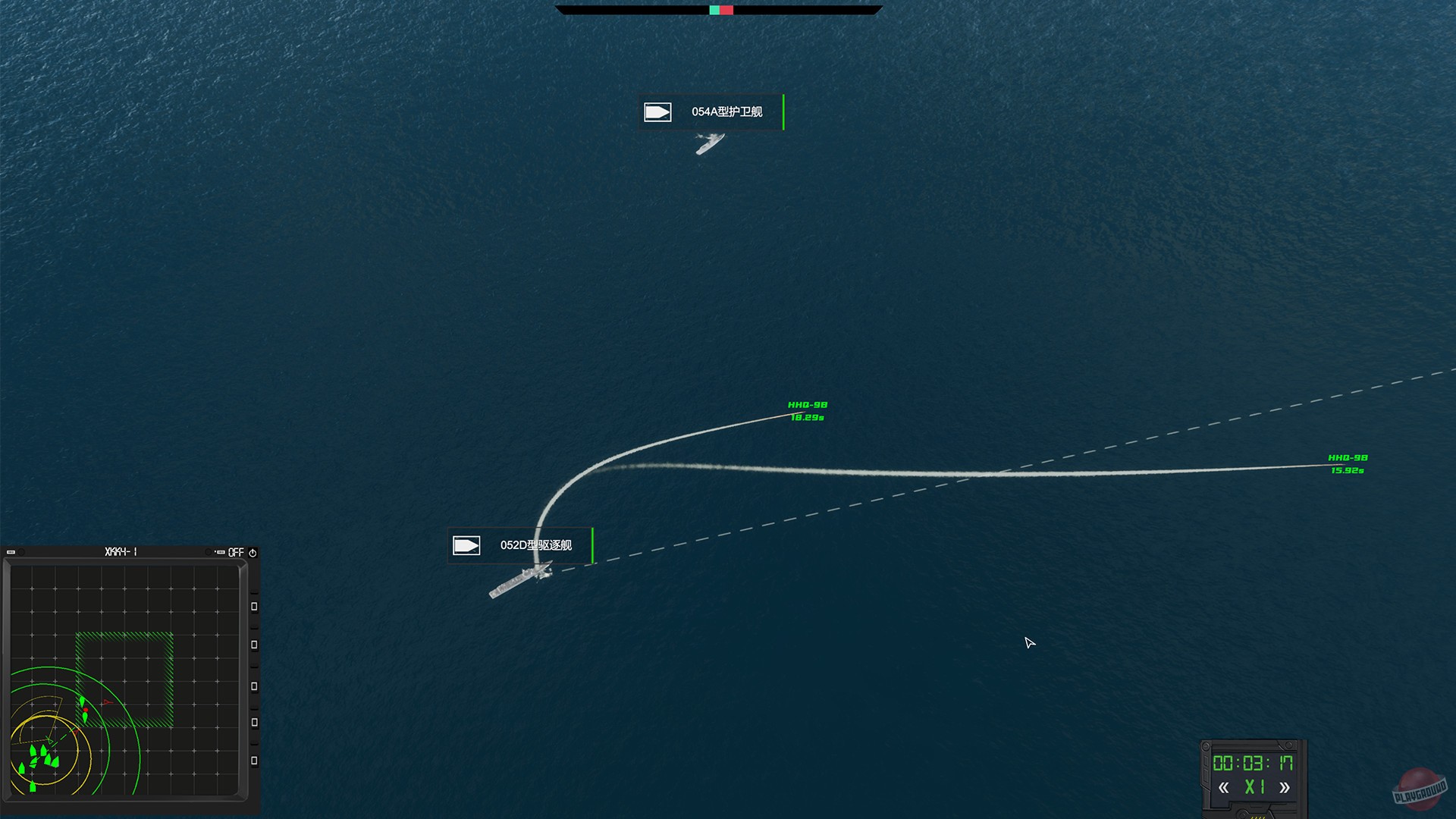Select the 054A型护卫舰 ship icon
Image resolution: width=1456 pixels, height=819 pixels.
click(x=658, y=111)
